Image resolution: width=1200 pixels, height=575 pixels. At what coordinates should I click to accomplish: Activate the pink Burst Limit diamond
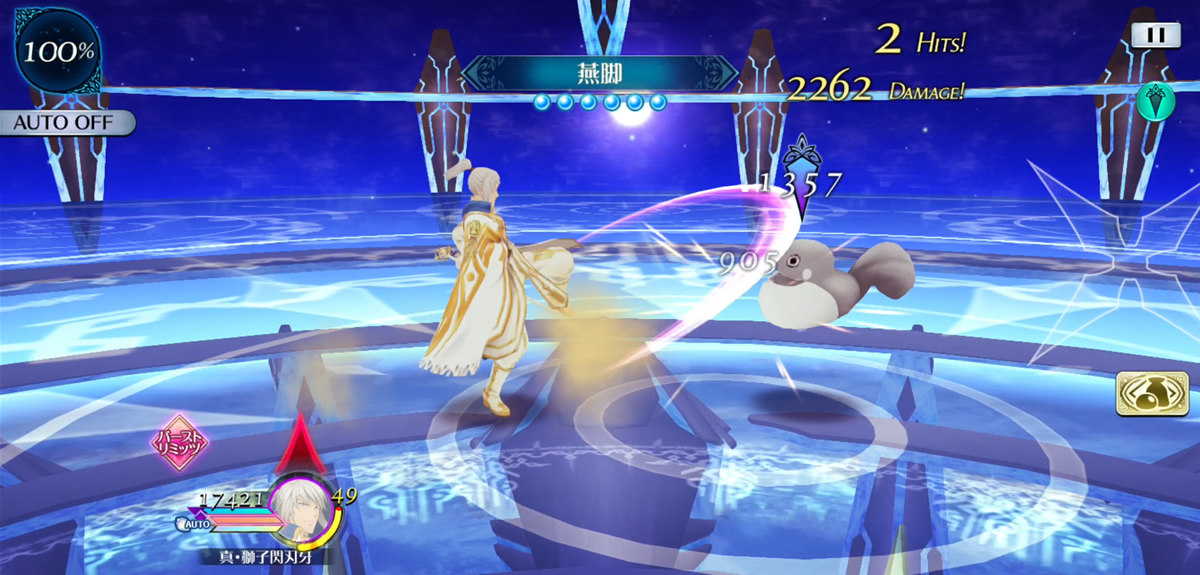pos(178,442)
